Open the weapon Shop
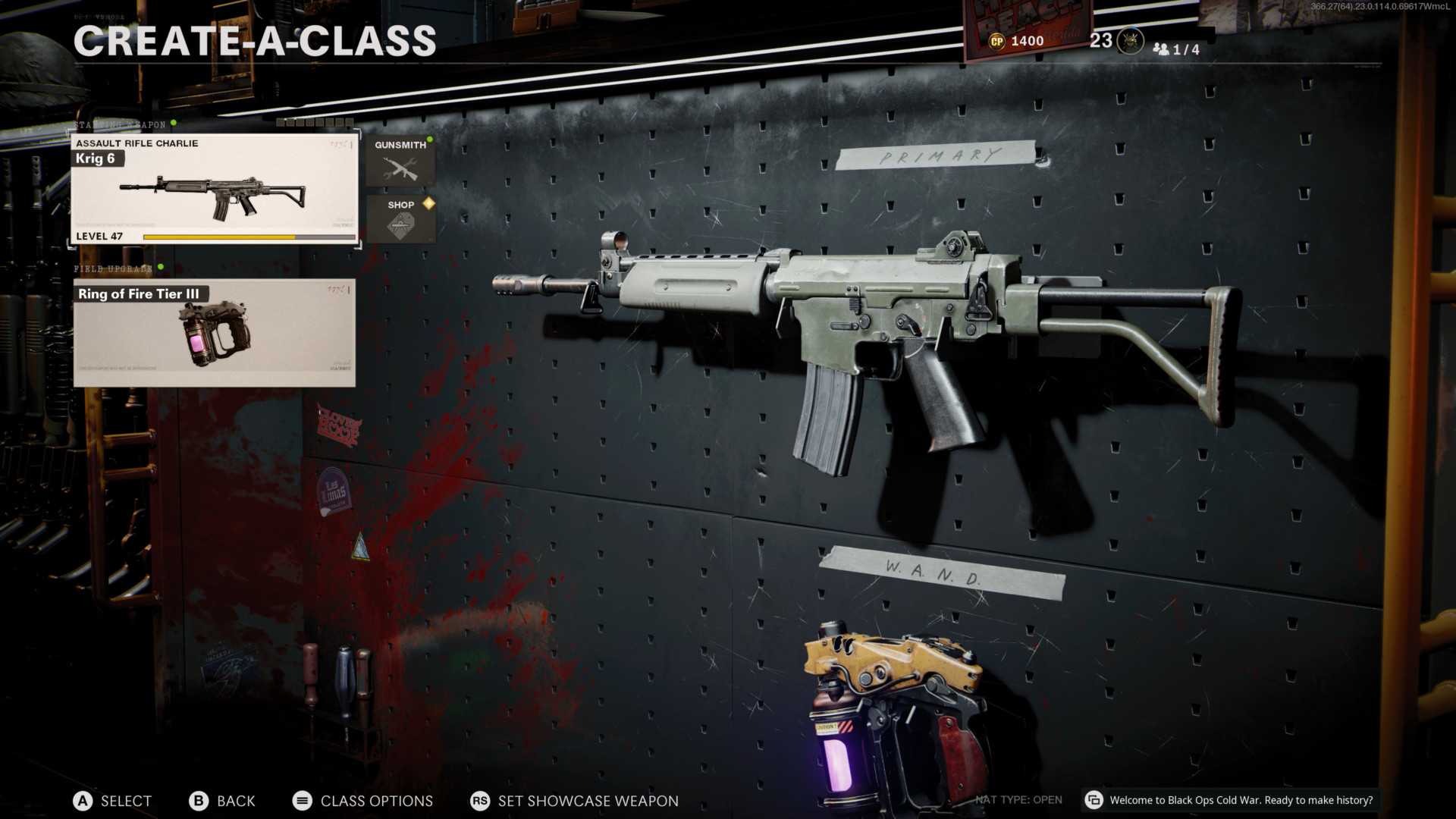Image resolution: width=1456 pixels, height=819 pixels. coord(400,219)
